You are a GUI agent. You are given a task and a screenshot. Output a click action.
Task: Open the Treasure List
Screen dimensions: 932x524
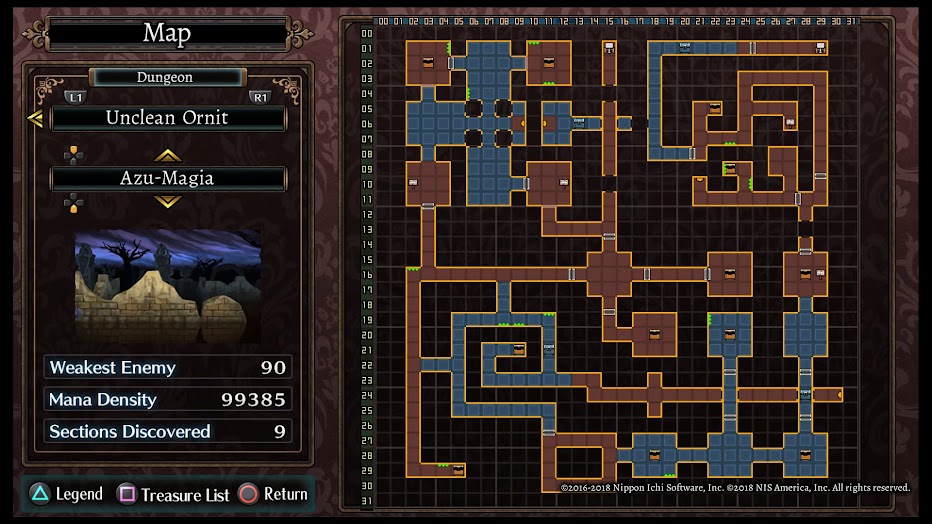coord(174,494)
